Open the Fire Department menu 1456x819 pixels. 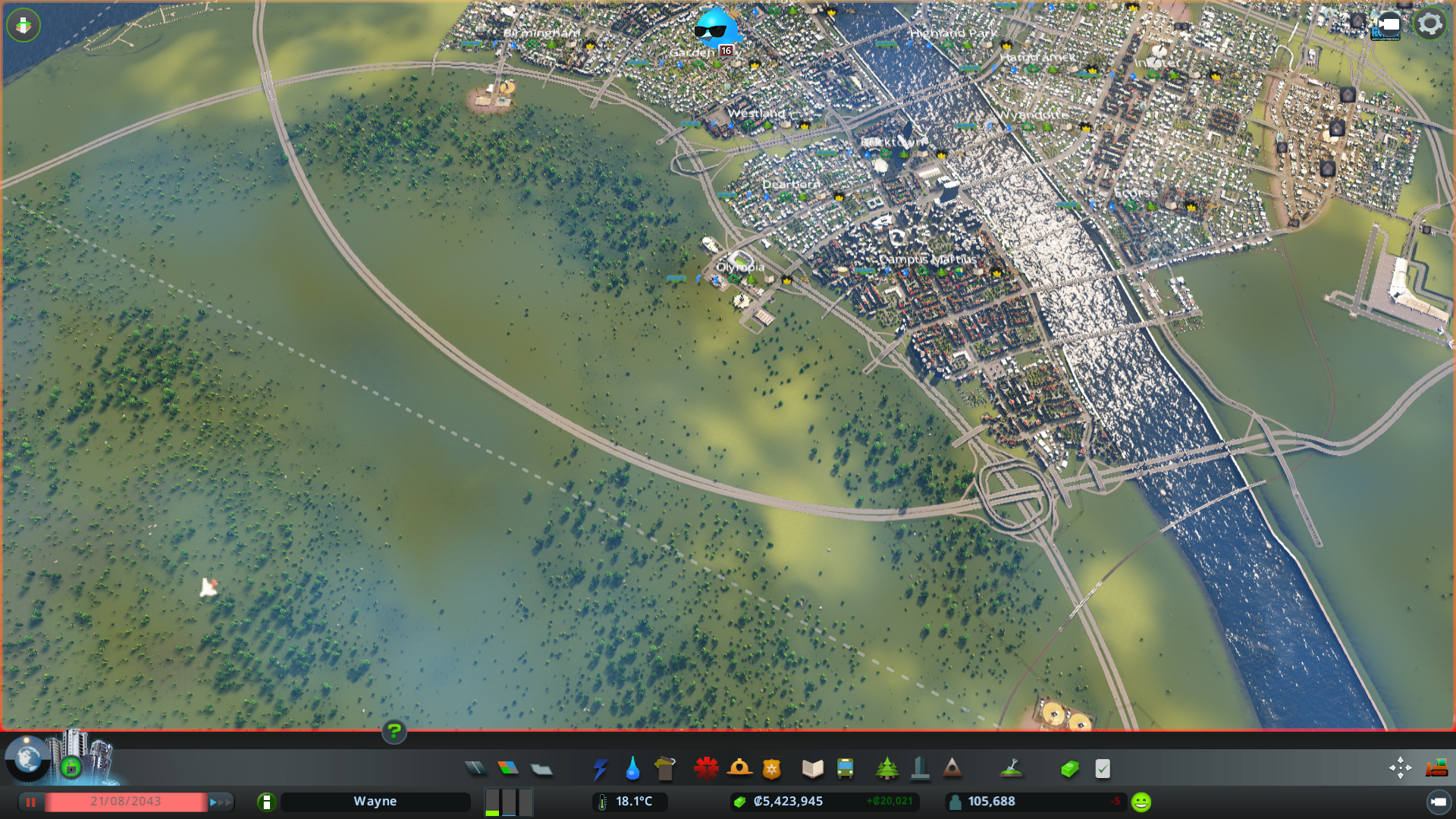pos(740,768)
